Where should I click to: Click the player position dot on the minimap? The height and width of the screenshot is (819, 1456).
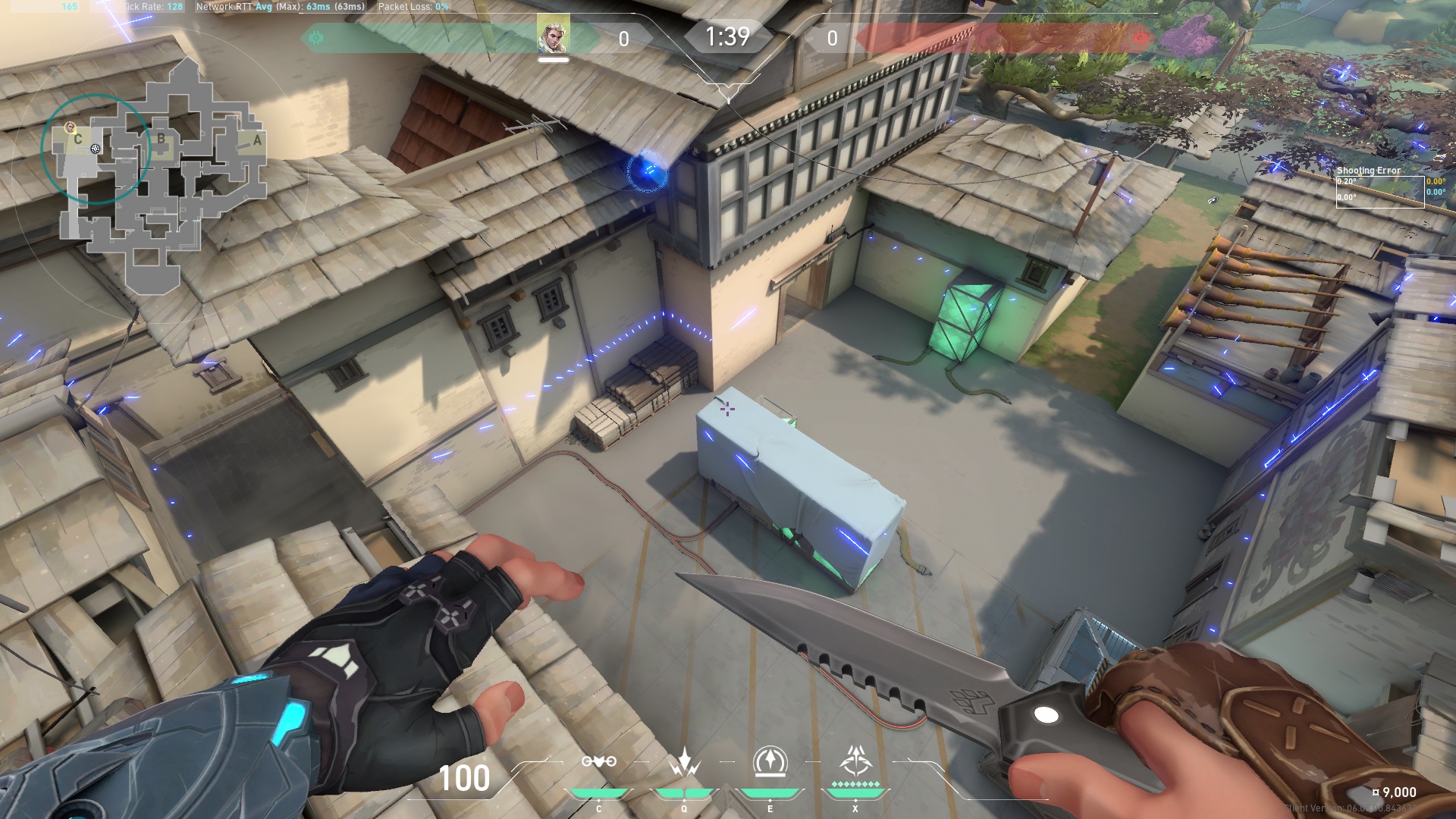[x=96, y=149]
